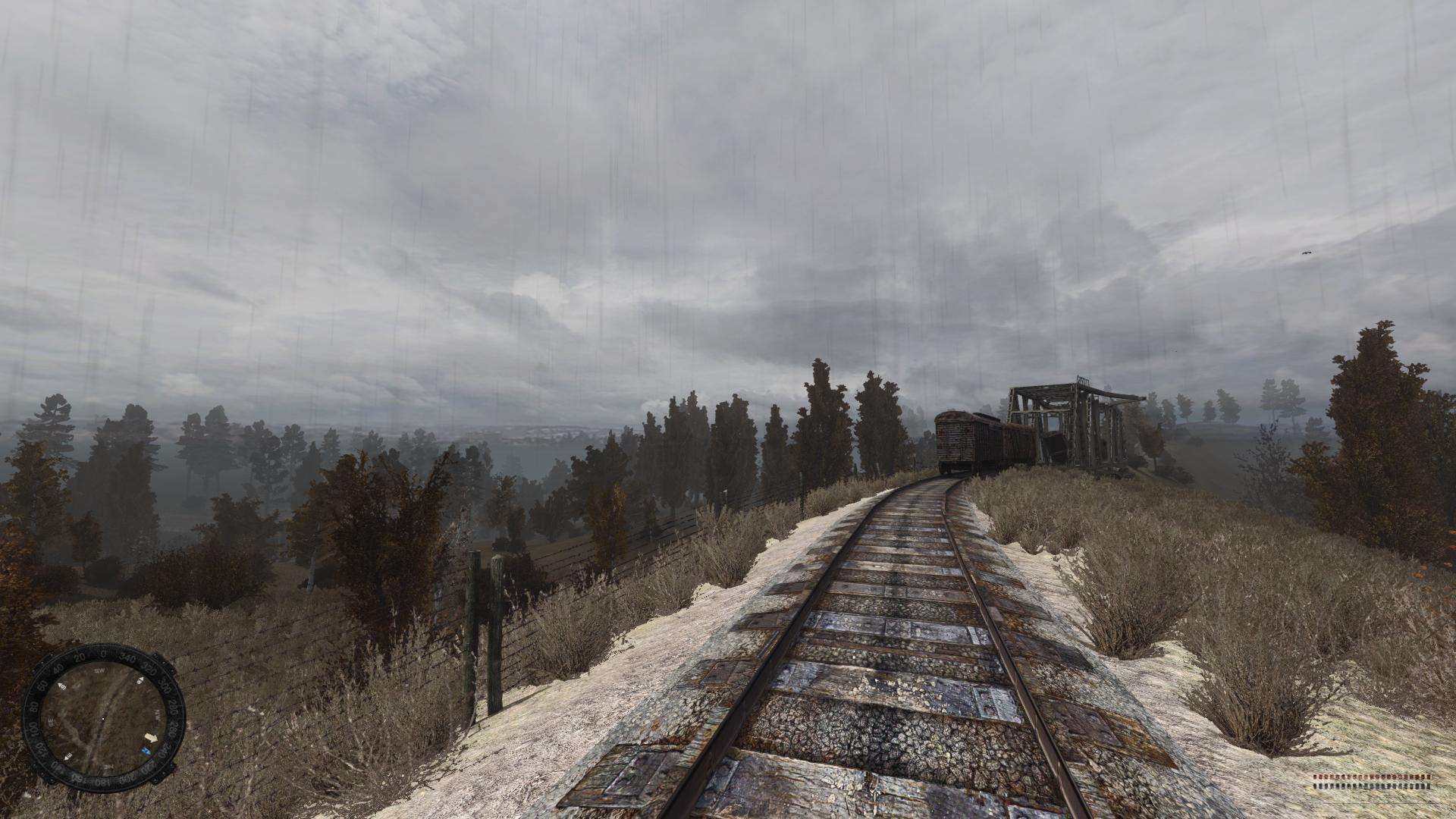The image size is (1456, 819).
Task: Click the center dot of the compass
Action: point(103,718)
